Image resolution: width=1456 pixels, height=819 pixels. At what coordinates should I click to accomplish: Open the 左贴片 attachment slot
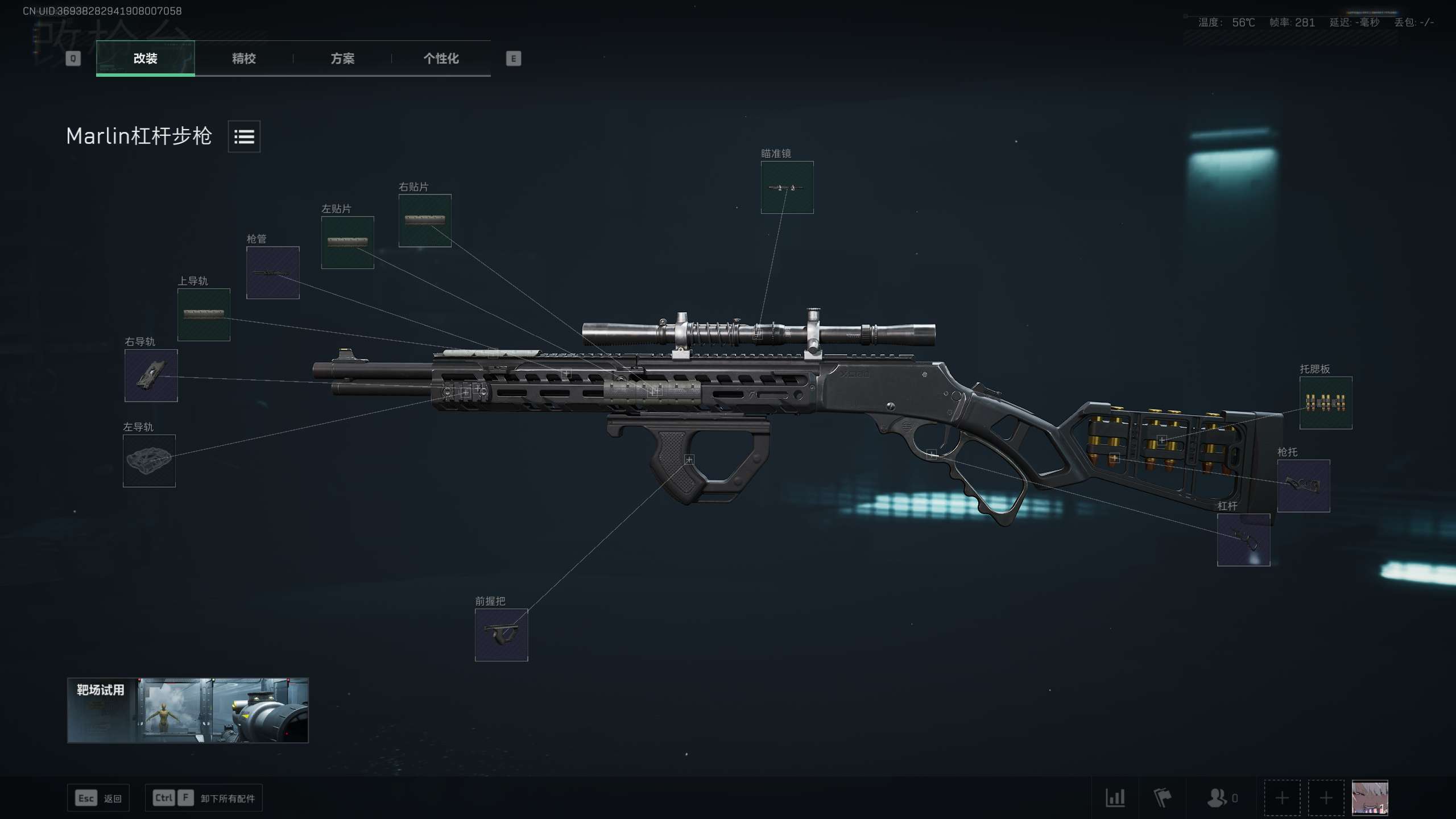[348, 242]
